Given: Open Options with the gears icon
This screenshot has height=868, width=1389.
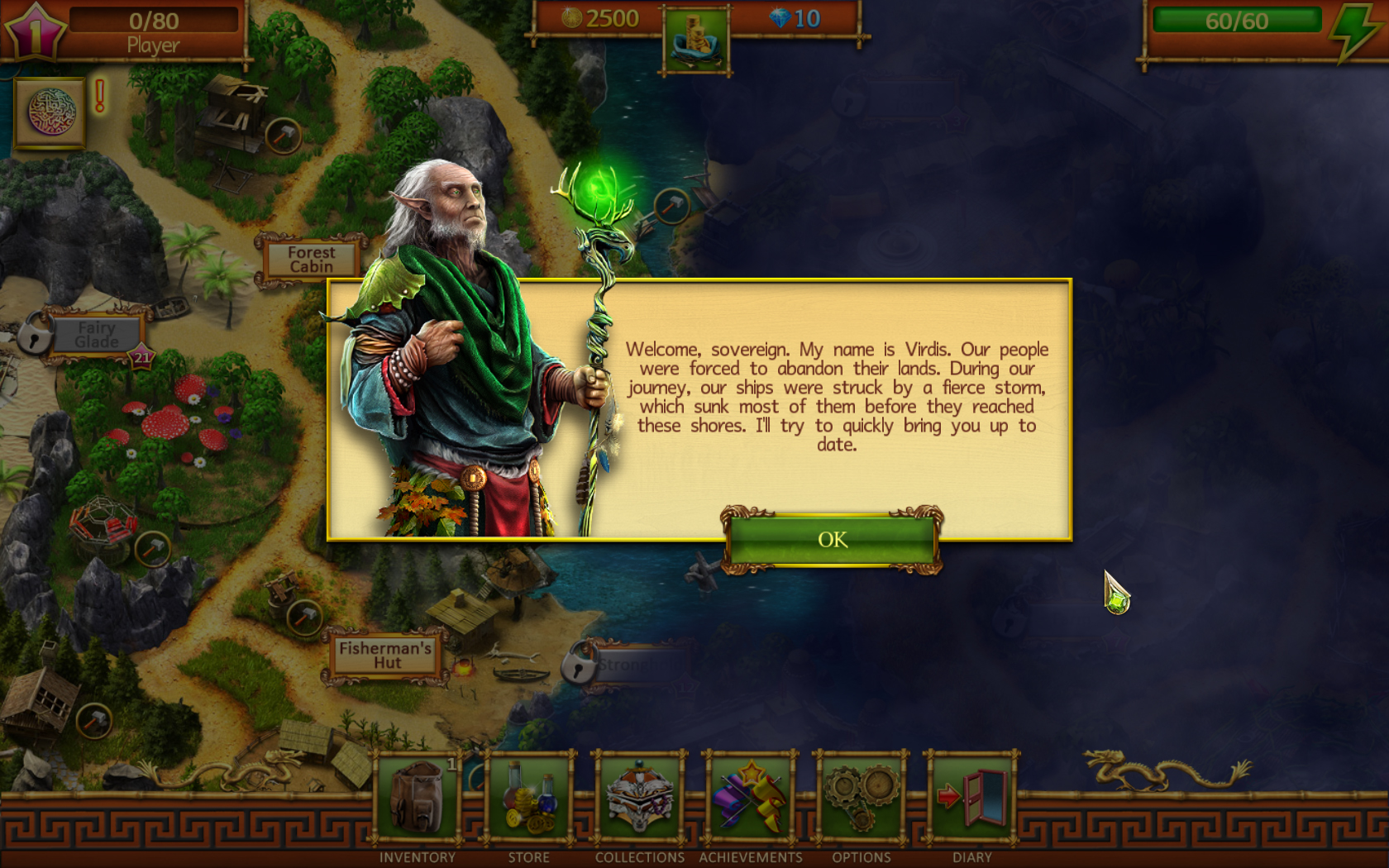Looking at the screenshot, I should [x=861, y=796].
